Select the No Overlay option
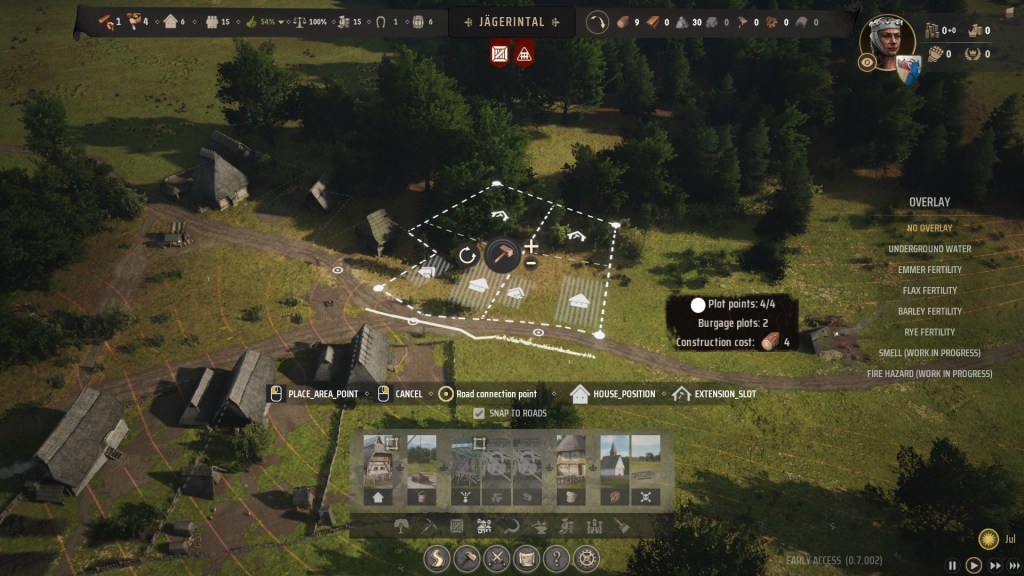The width and height of the screenshot is (1024, 576). click(929, 228)
